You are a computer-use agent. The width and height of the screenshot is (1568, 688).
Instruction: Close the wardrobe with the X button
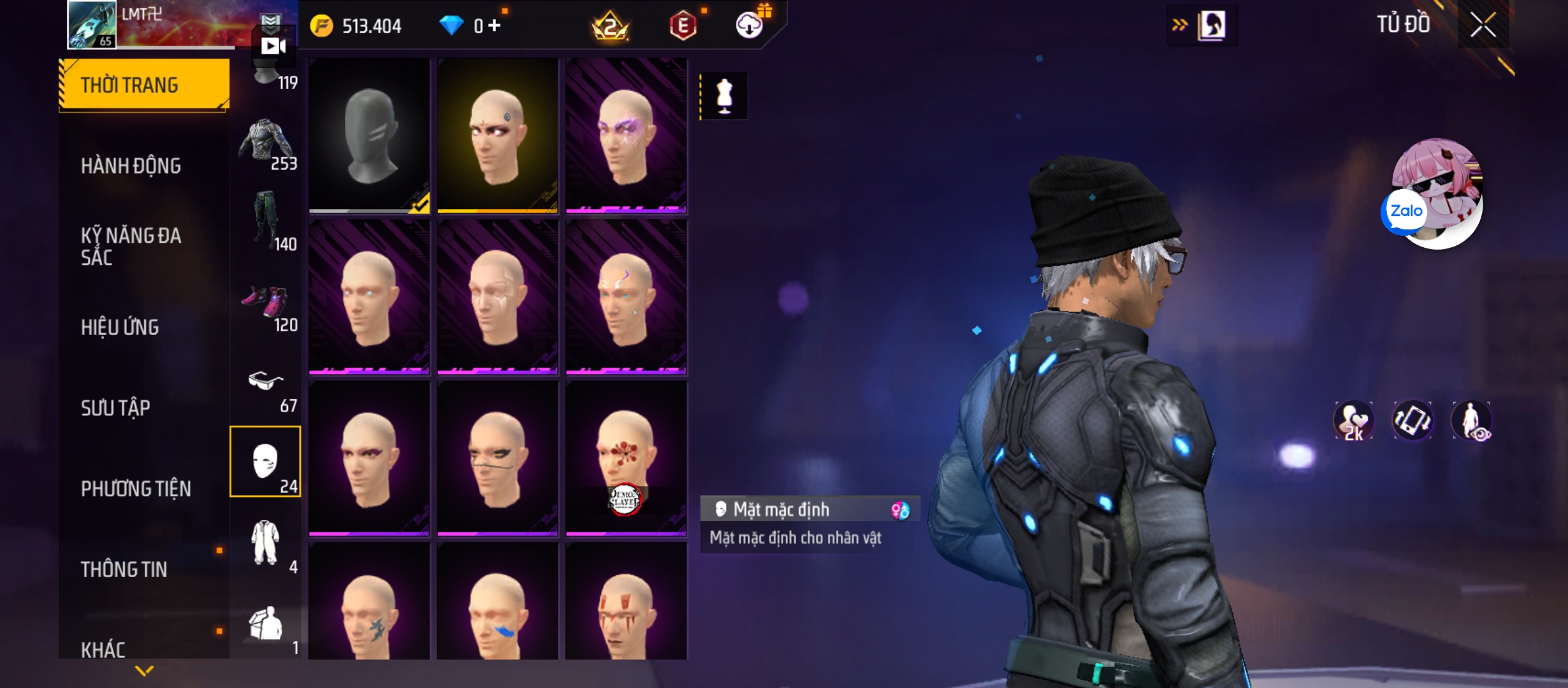point(1483,25)
